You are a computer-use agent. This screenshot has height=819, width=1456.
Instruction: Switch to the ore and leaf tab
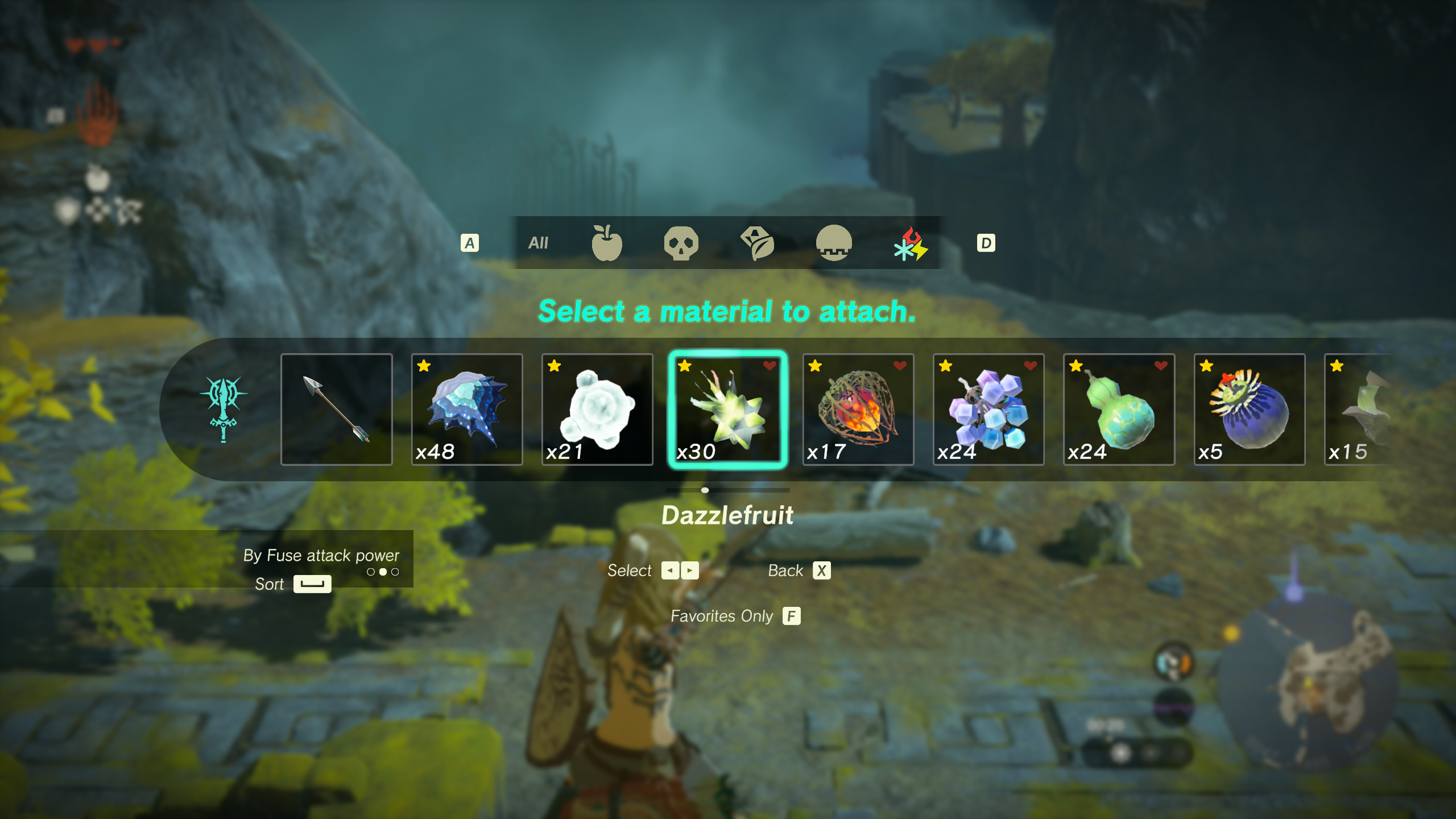(758, 243)
